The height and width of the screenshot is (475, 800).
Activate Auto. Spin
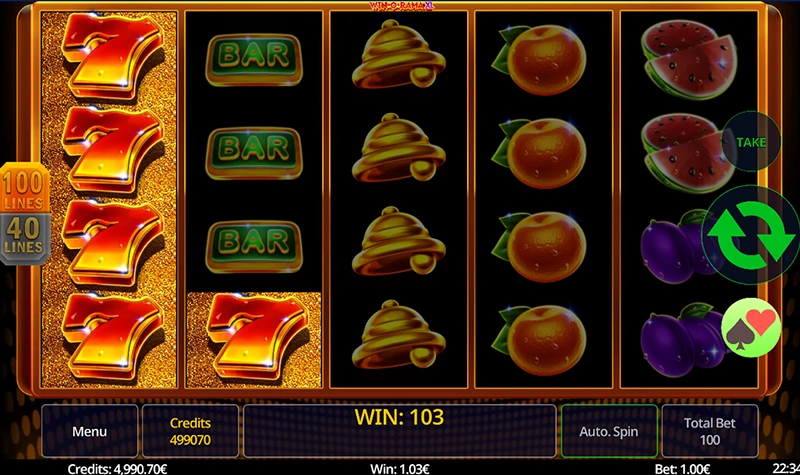point(608,432)
